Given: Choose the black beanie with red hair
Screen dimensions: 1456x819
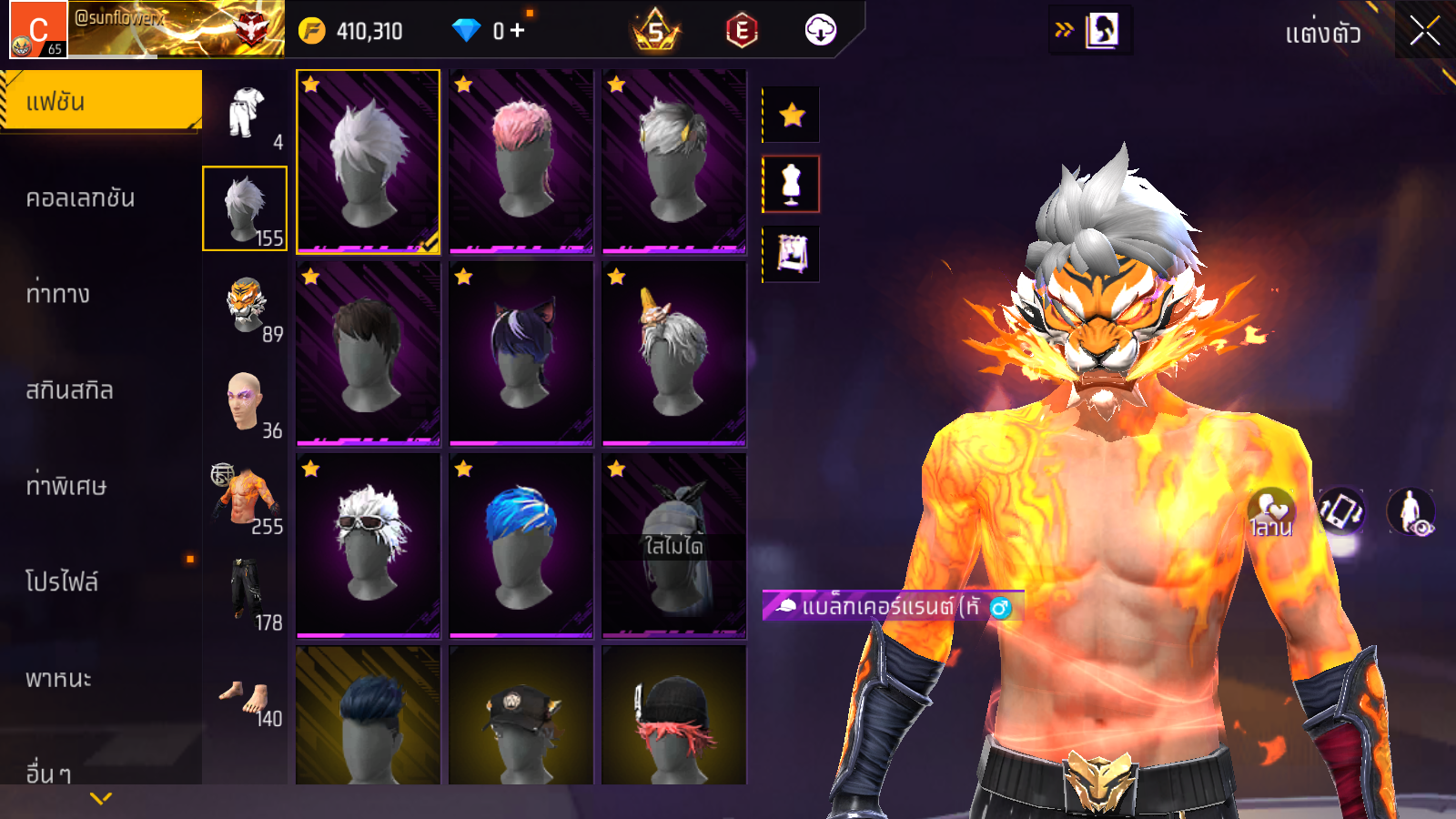Looking at the screenshot, I should (673, 715).
